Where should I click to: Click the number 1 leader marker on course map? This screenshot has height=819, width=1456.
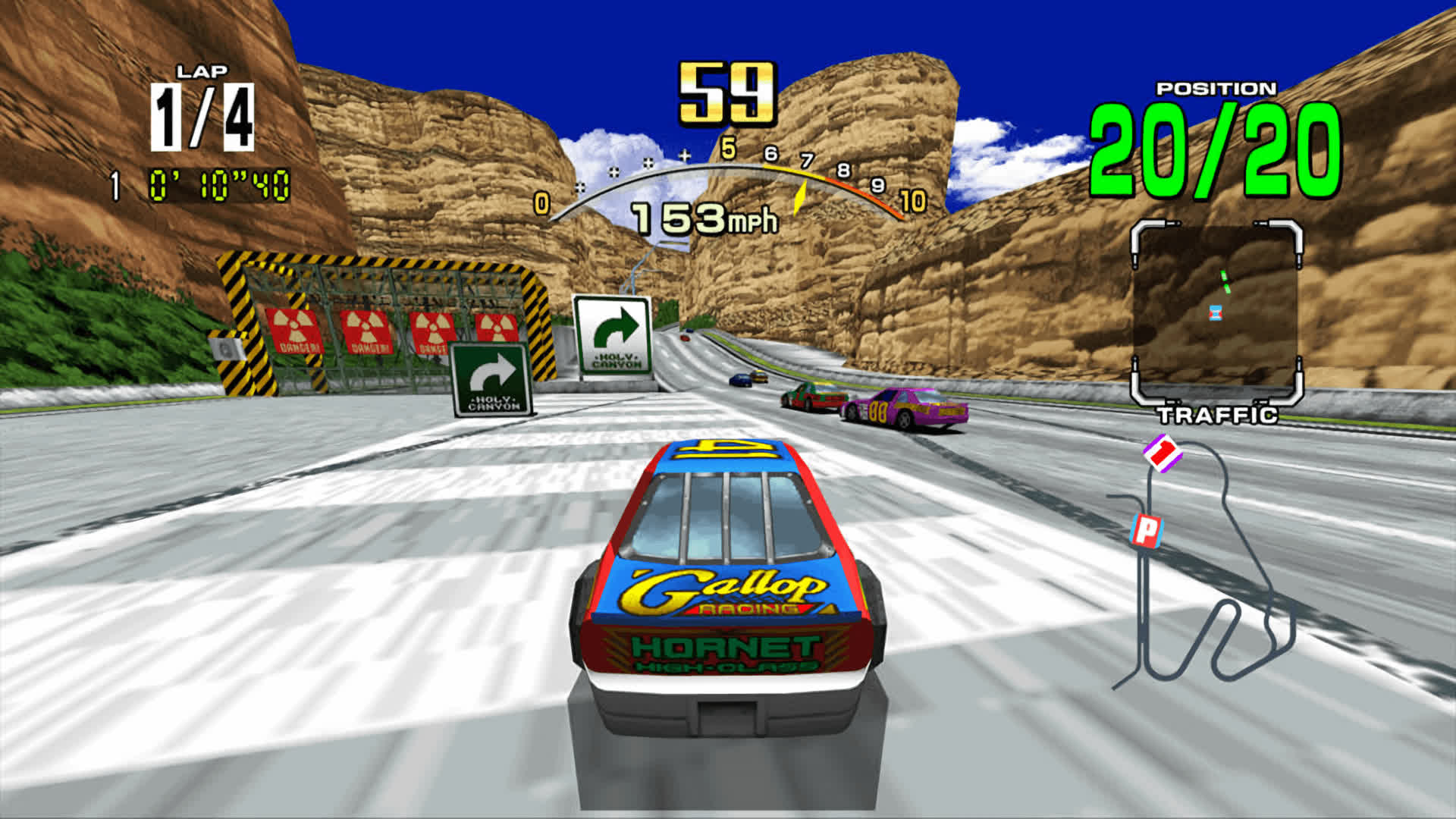[1163, 453]
